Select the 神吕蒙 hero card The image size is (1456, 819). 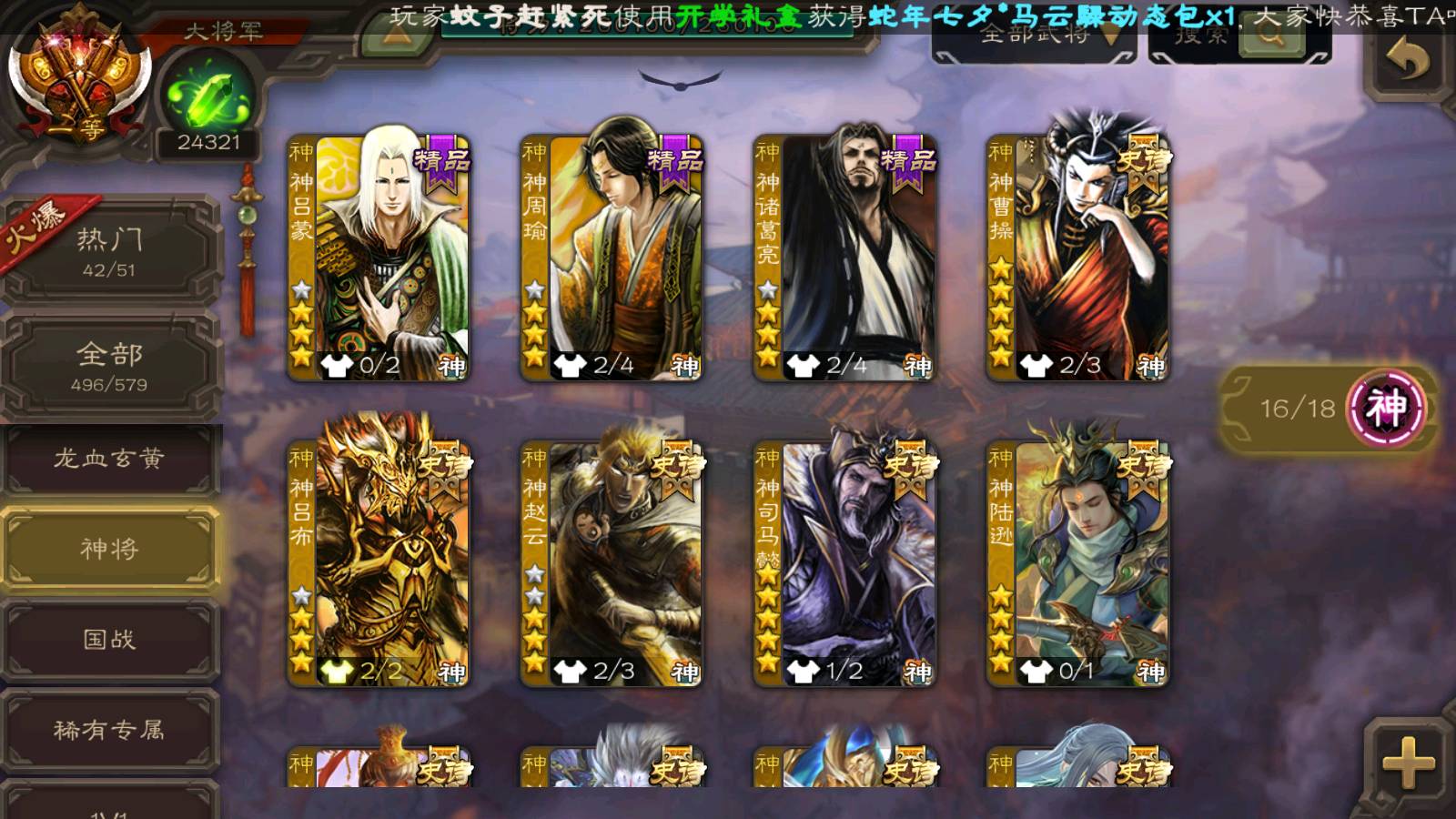[x=379, y=257]
